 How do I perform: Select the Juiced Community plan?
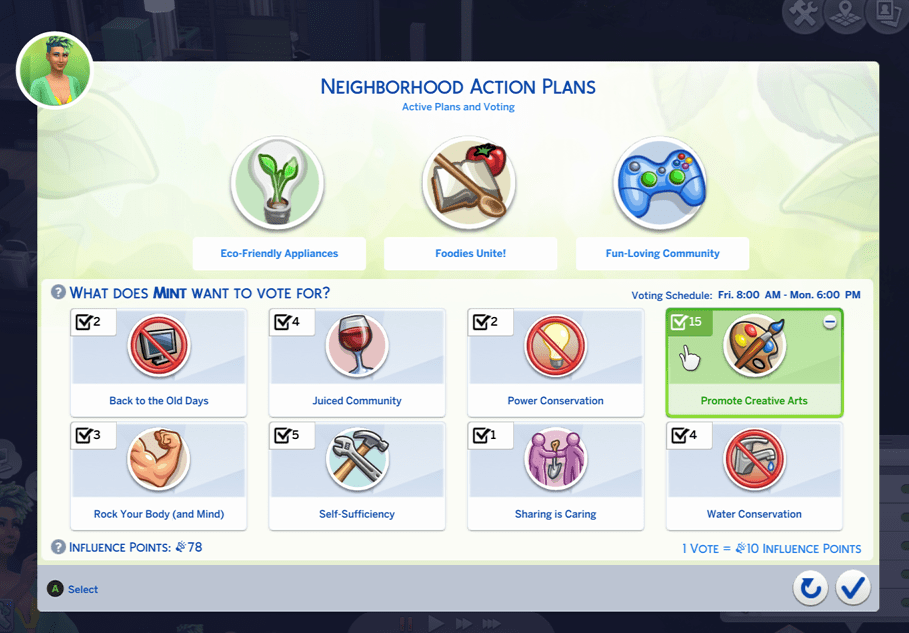click(356, 362)
